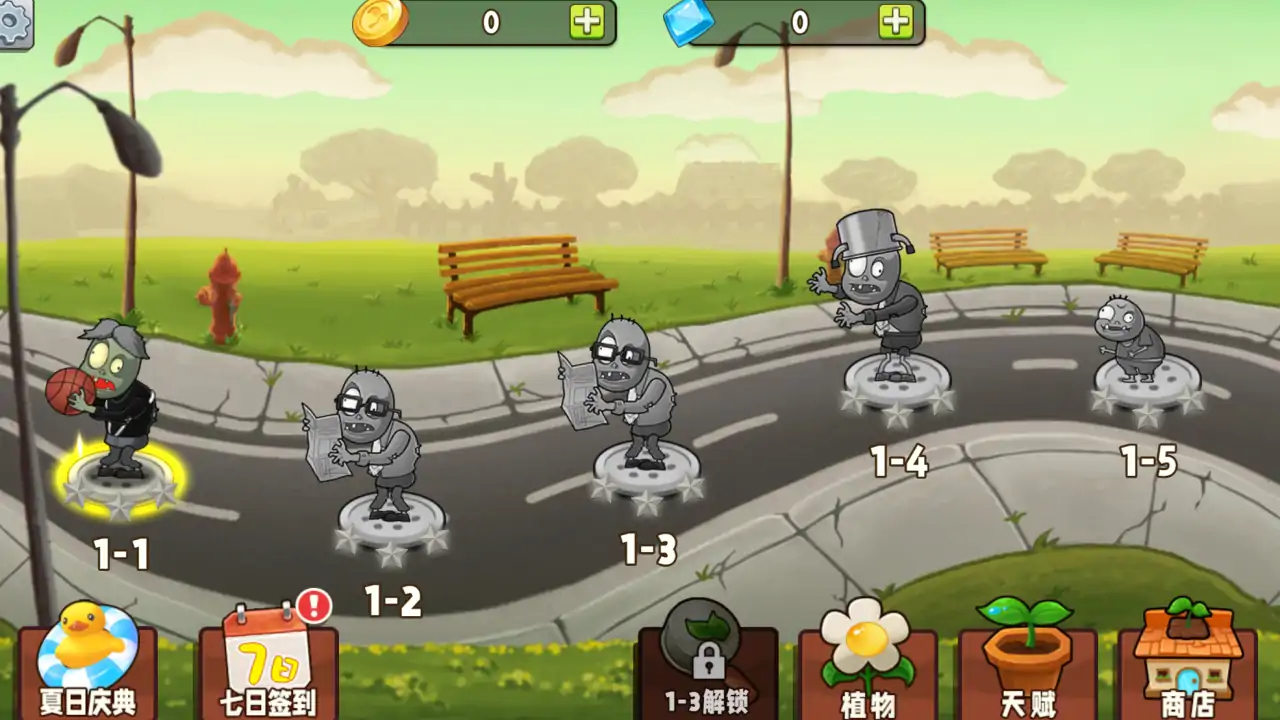The height and width of the screenshot is (720, 1280).
Task: Tap the locked 1-3解锁 button
Action: tap(707, 665)
